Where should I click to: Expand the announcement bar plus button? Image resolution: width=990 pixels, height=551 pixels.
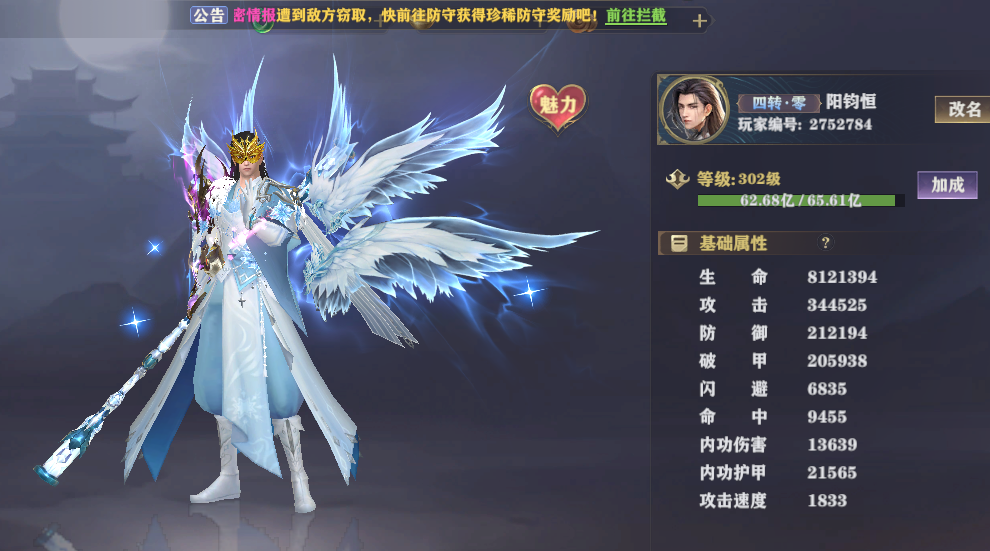coord(699,20)
